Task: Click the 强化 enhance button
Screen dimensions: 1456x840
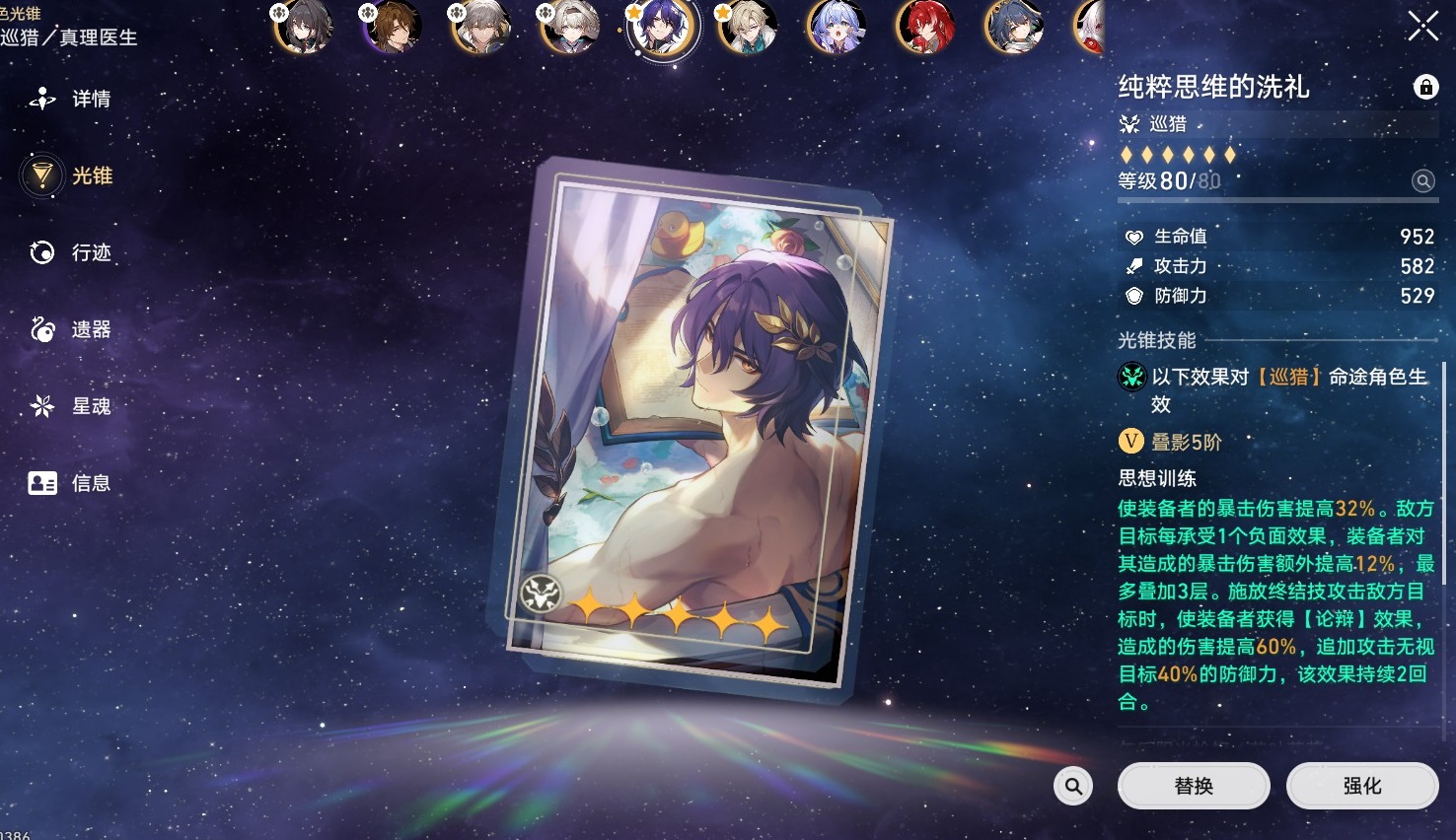Action: coord(1361,786)
